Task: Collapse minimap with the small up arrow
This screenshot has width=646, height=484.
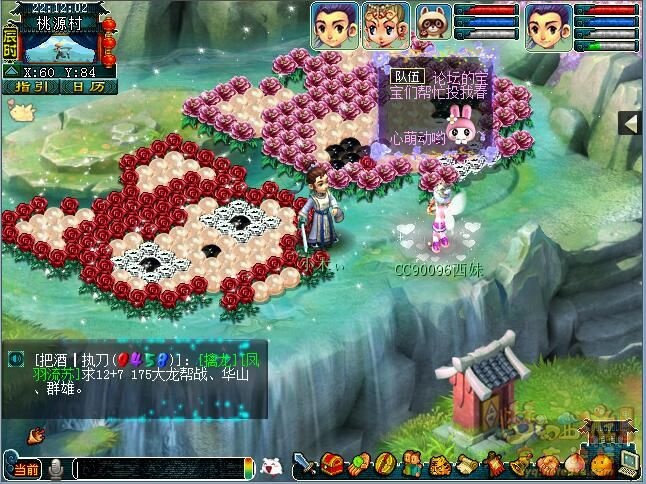Action: (x=11, y=72)
